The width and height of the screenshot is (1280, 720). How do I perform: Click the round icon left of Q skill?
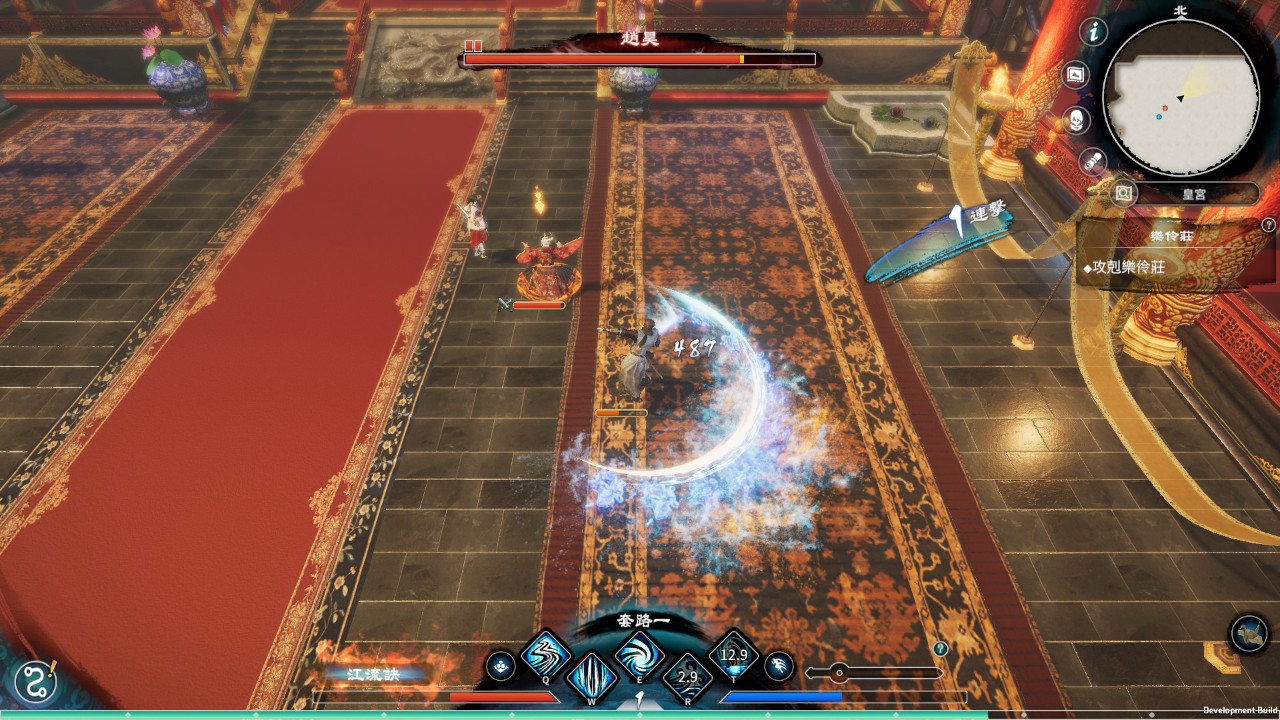(501, 665)
